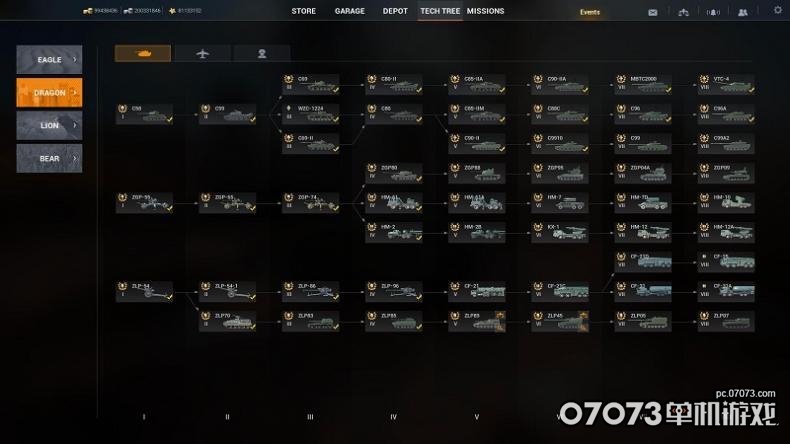The width and height of the screenshot is (790, 444).
Task: Choose the Lion nation tab
Action: click(49, 126)
